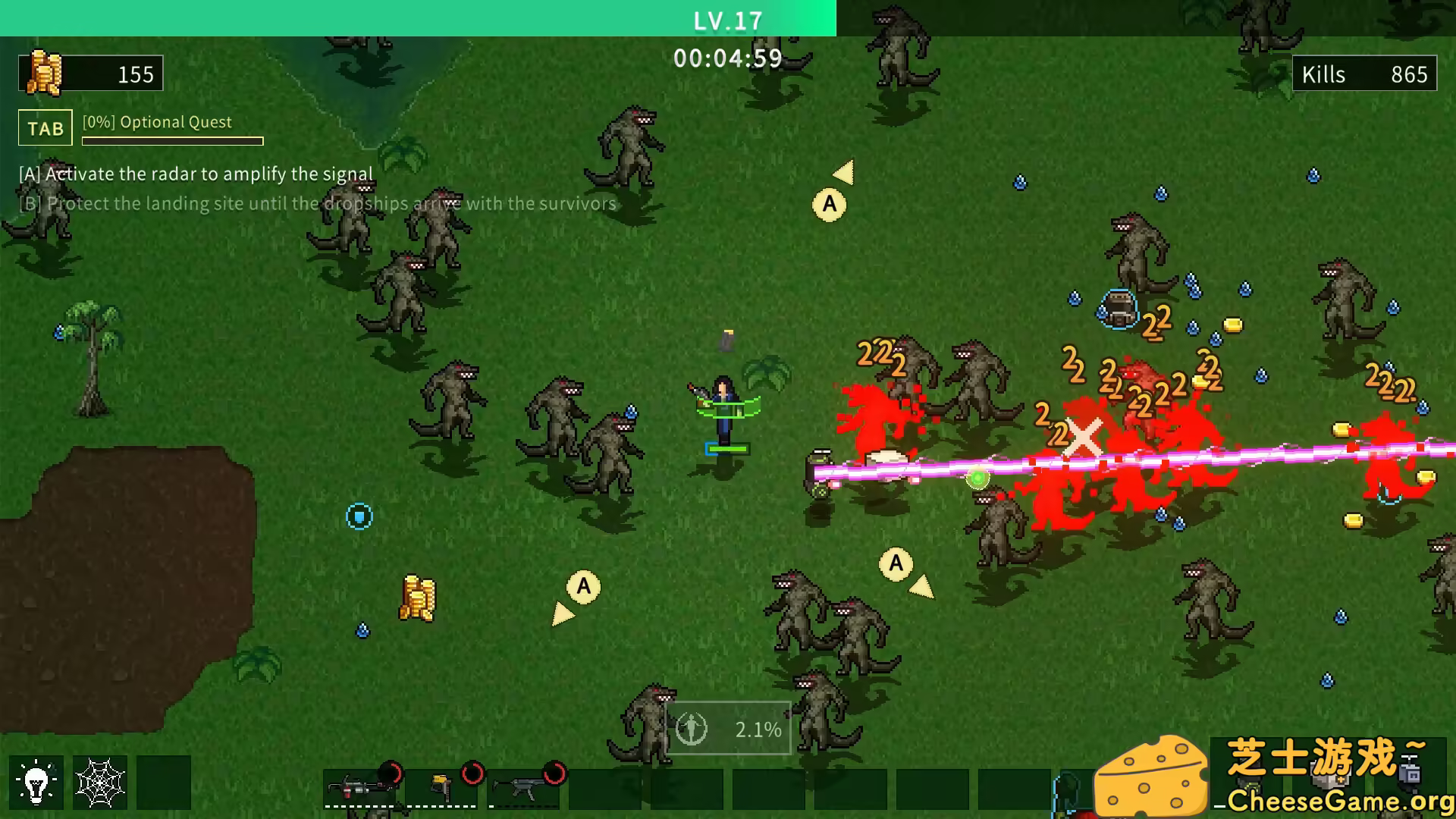Select the TAB key label
Image resolution: width=1456 pixels, height=819 pixels.
(x=44, y=128)
